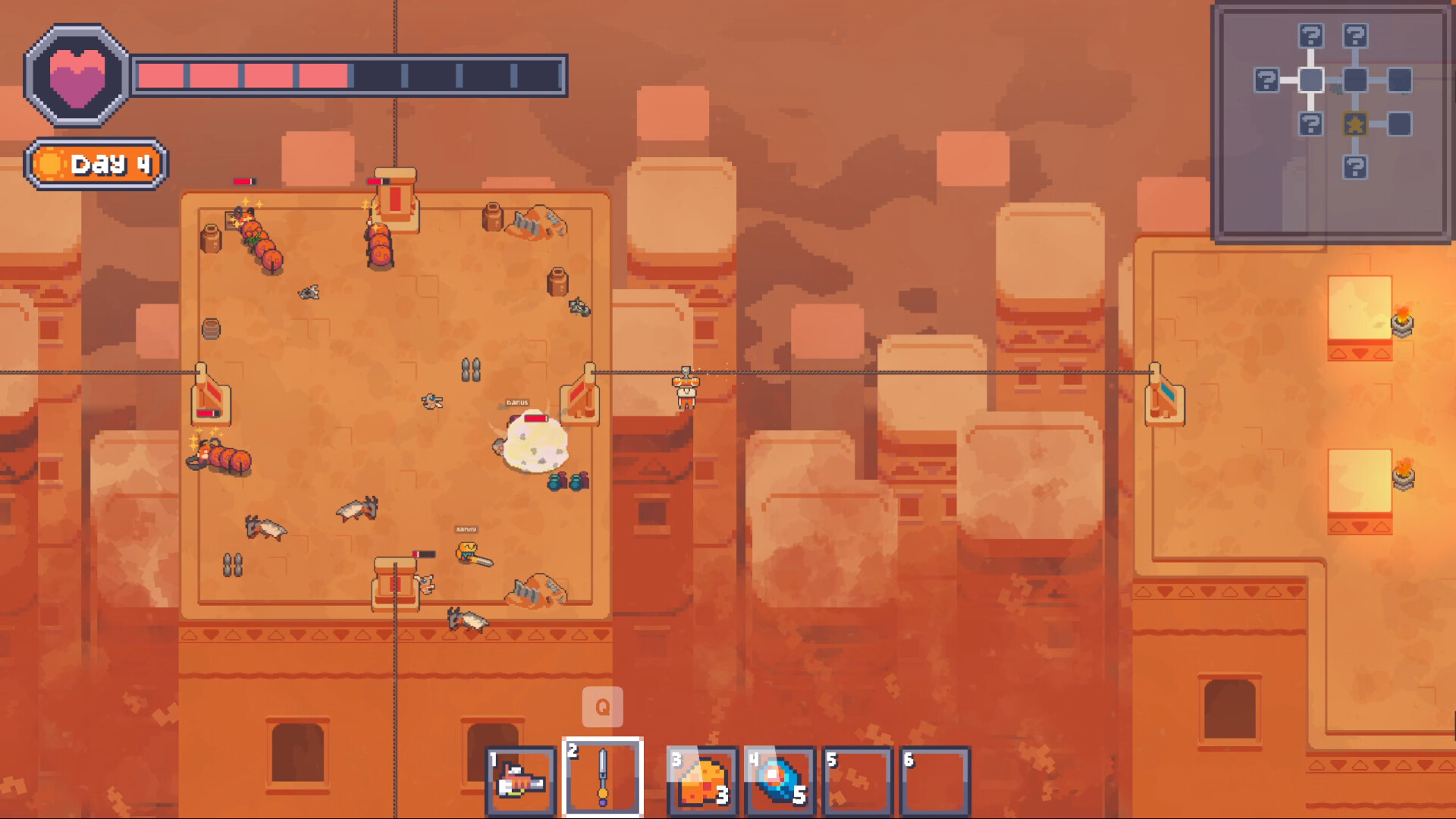
Task: Click the Day 4 indicator badge
Action: 96,164
